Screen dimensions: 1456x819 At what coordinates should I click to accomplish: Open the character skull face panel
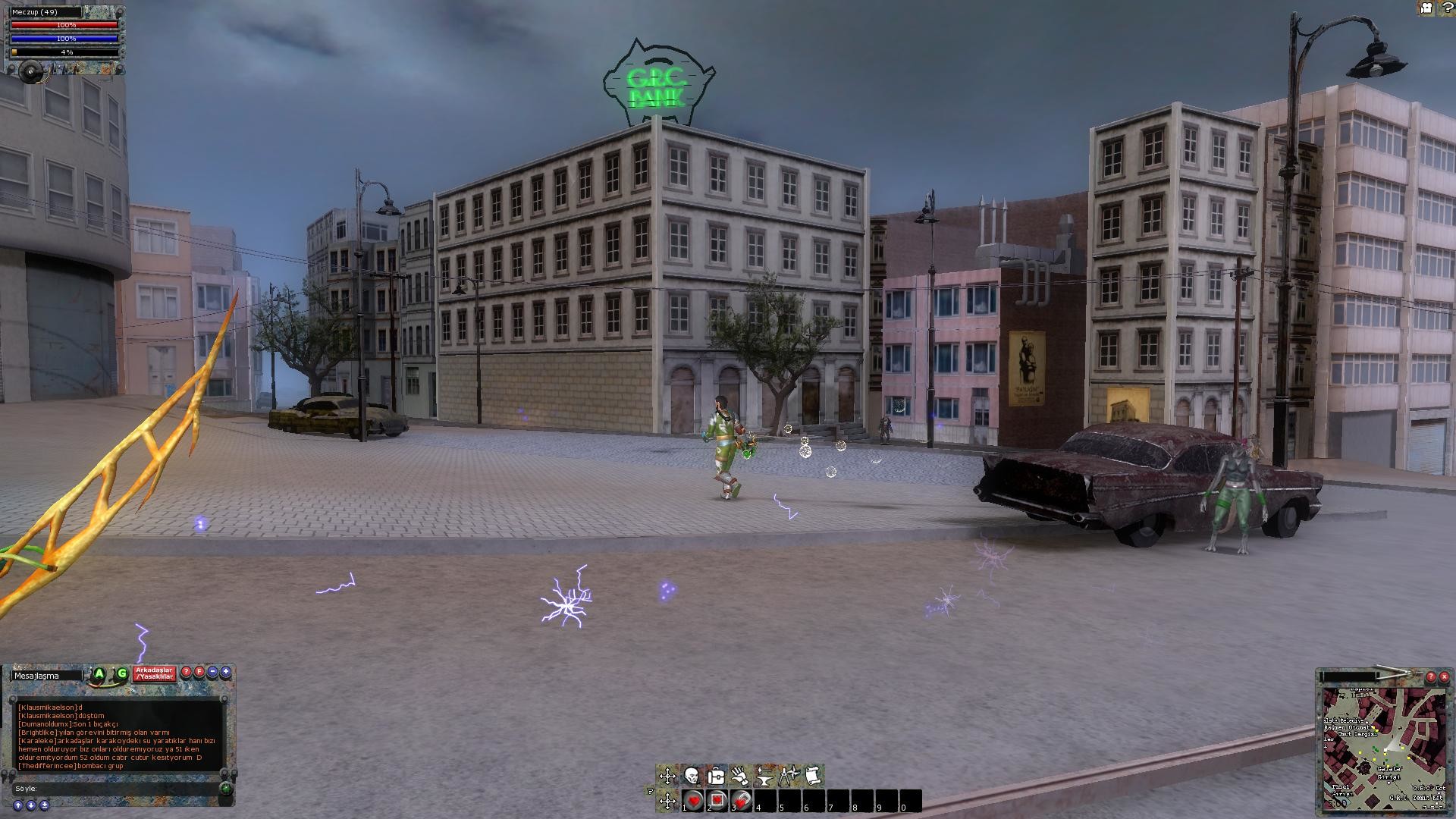pos(692,775)
